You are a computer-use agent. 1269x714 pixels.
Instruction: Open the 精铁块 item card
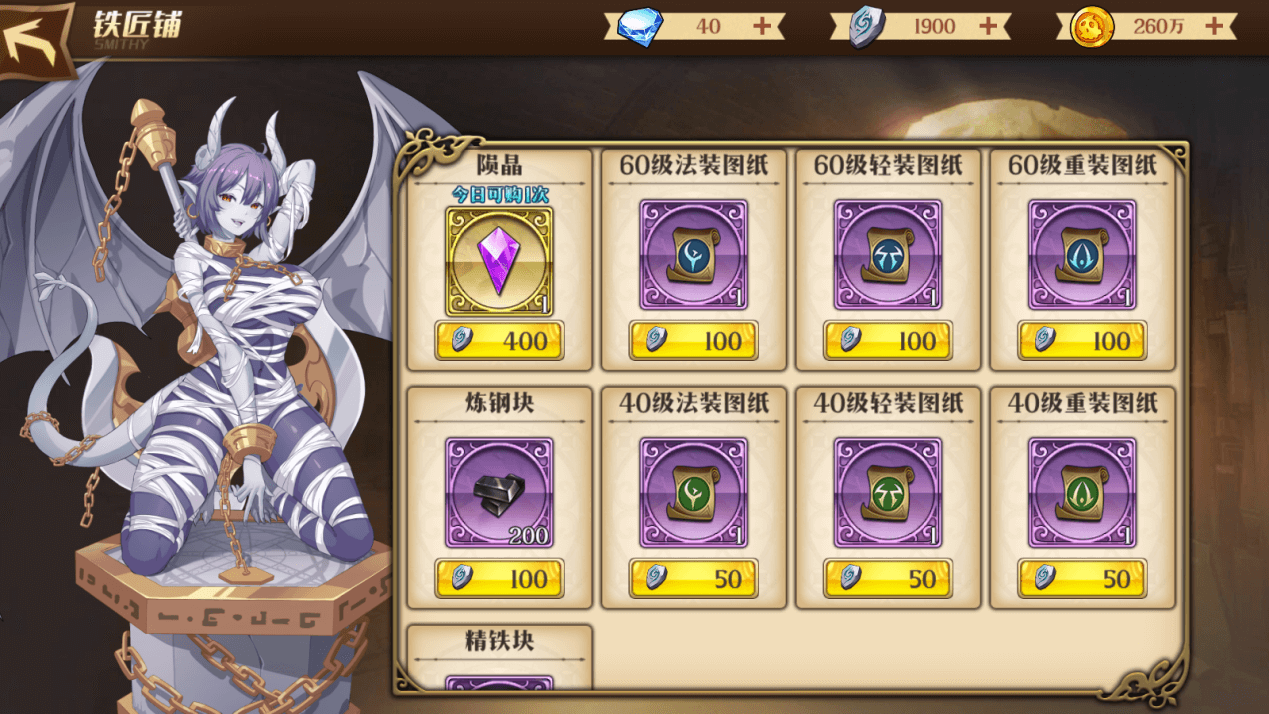click(499, 660)
